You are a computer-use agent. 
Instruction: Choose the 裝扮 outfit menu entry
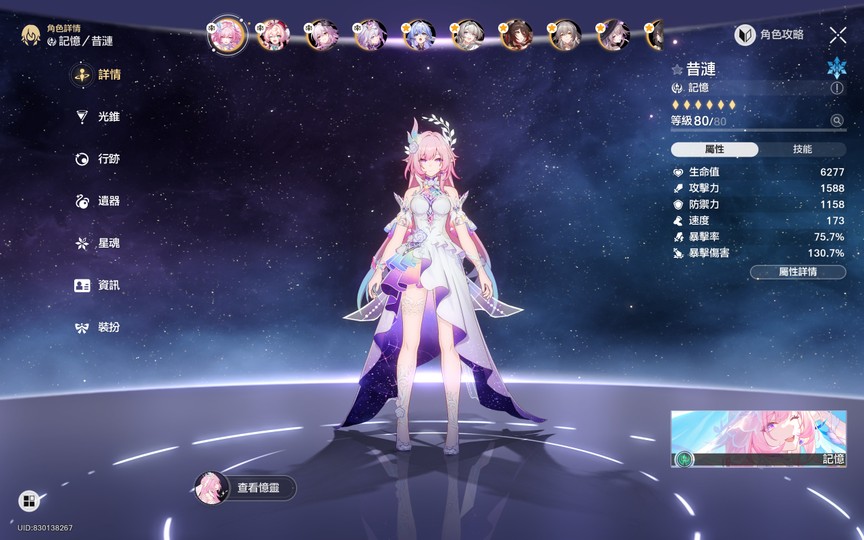pos(99,327)
